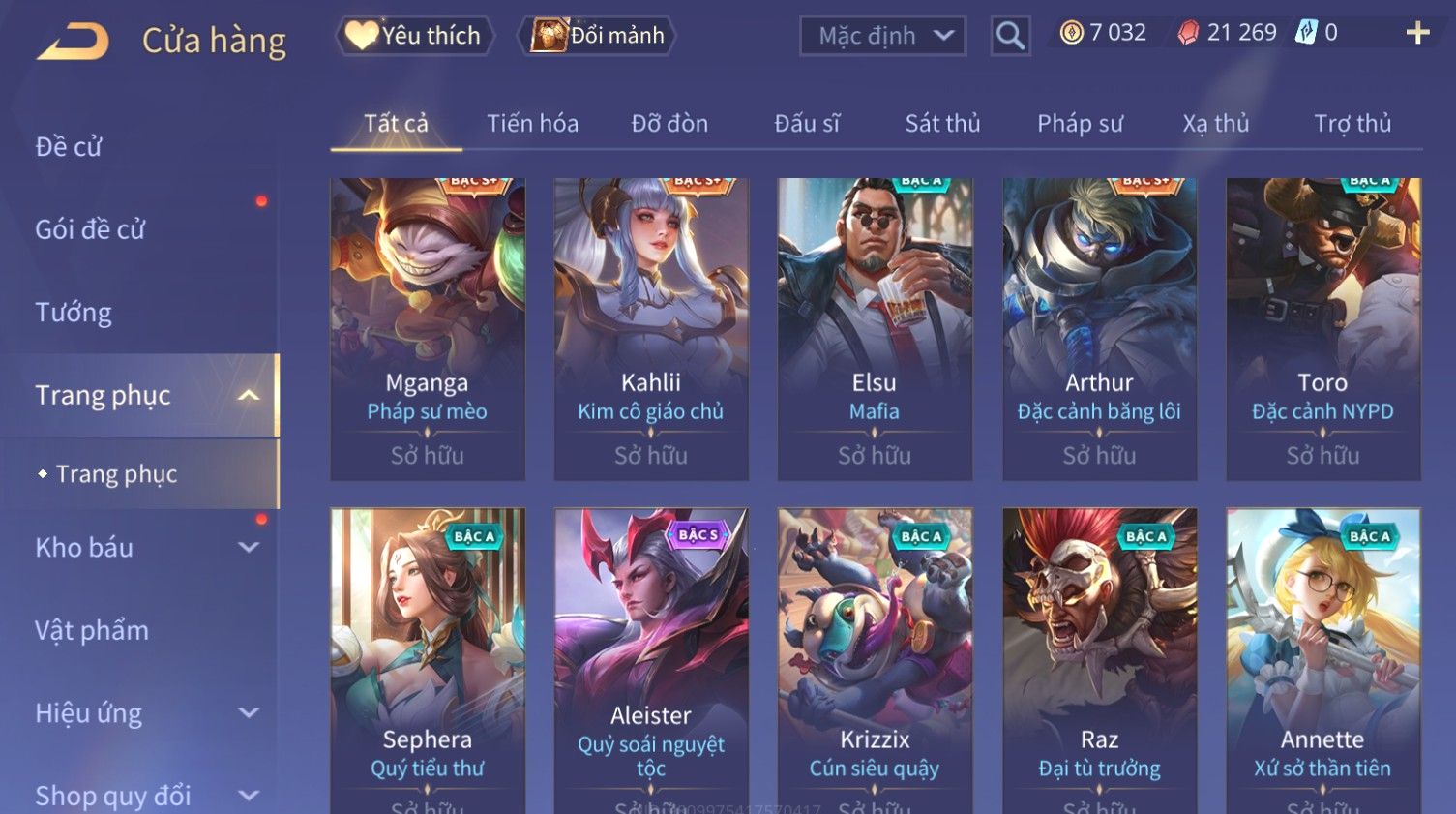1456x814 pixels.
Task: Pick the Annette Xứ sở thần tiên skin
Action: (x=1322, y=658)
